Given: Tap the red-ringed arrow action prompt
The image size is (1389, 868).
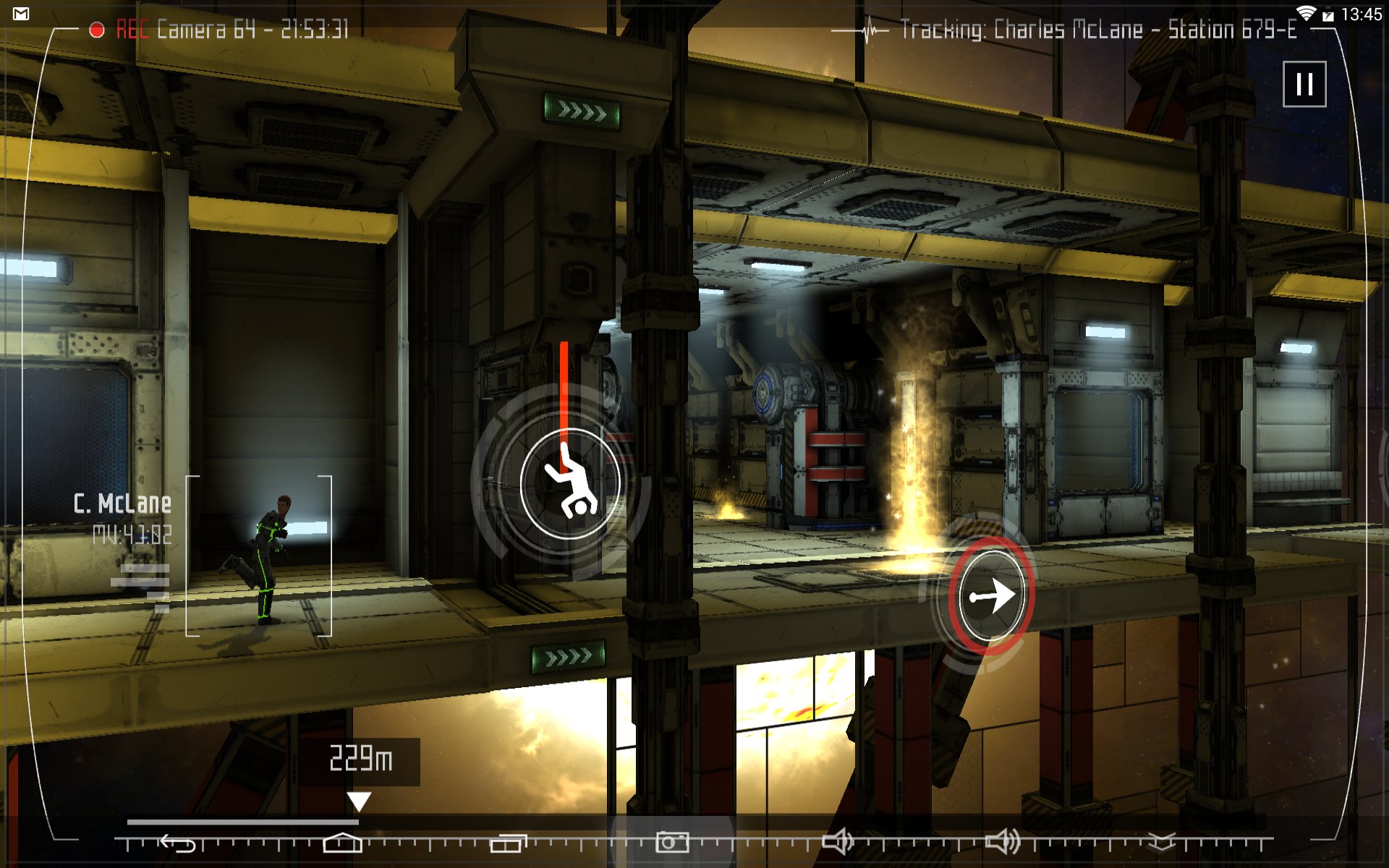Looking at the screenshot, I should pyautogui.click(x=991, y=595).
